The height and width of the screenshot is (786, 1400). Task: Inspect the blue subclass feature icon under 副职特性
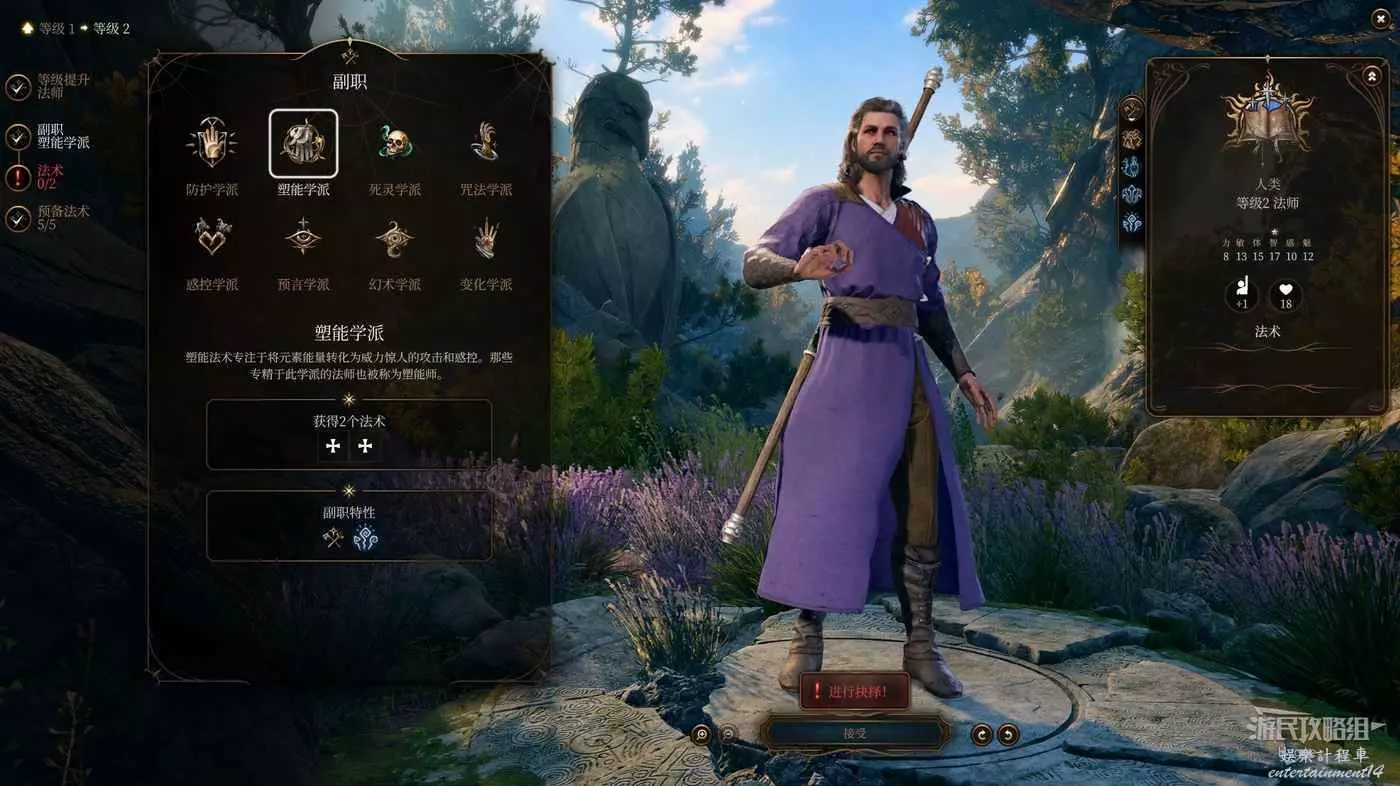[365, 539]
